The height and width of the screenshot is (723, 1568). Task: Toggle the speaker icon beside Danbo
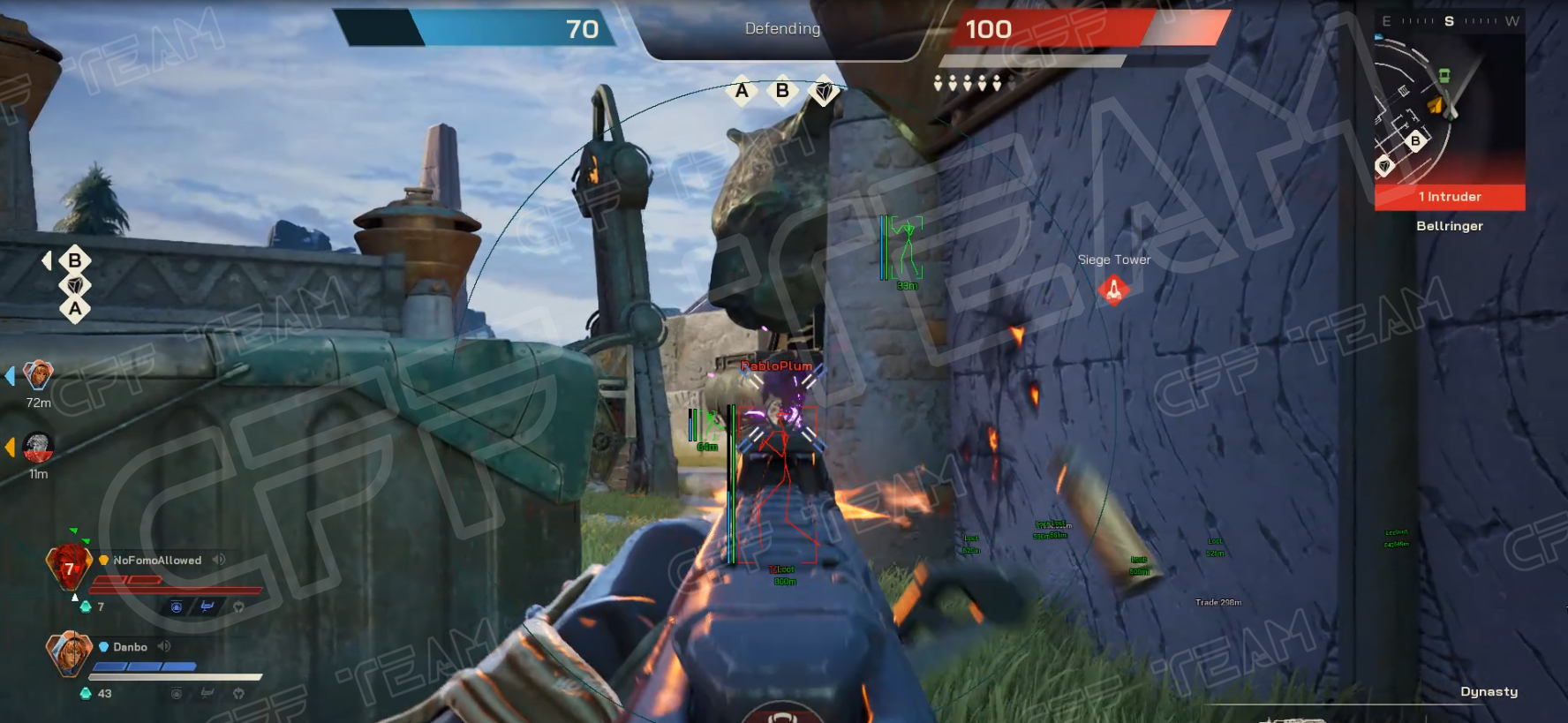163,646
